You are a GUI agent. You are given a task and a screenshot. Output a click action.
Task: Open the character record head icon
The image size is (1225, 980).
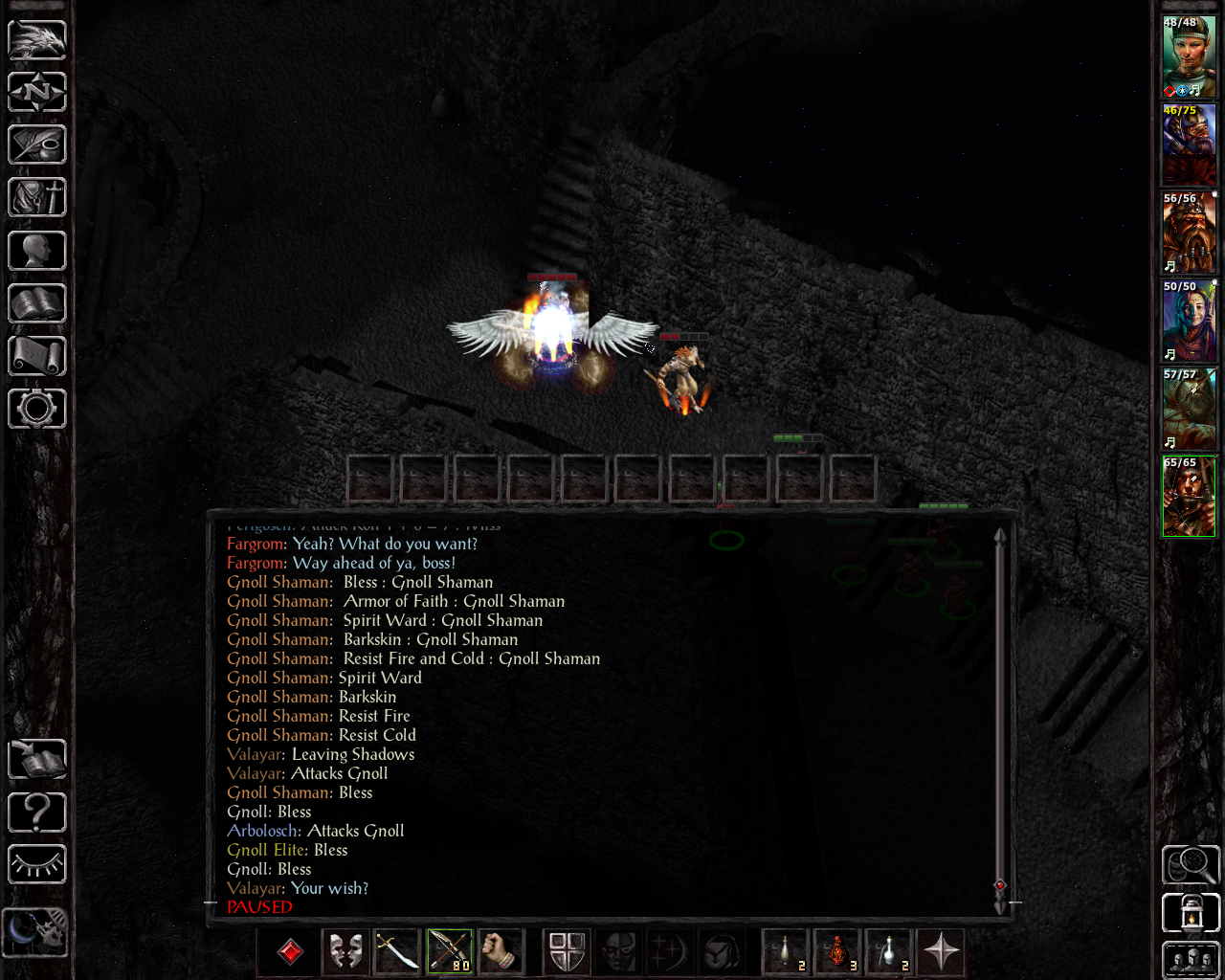(37, 251)
